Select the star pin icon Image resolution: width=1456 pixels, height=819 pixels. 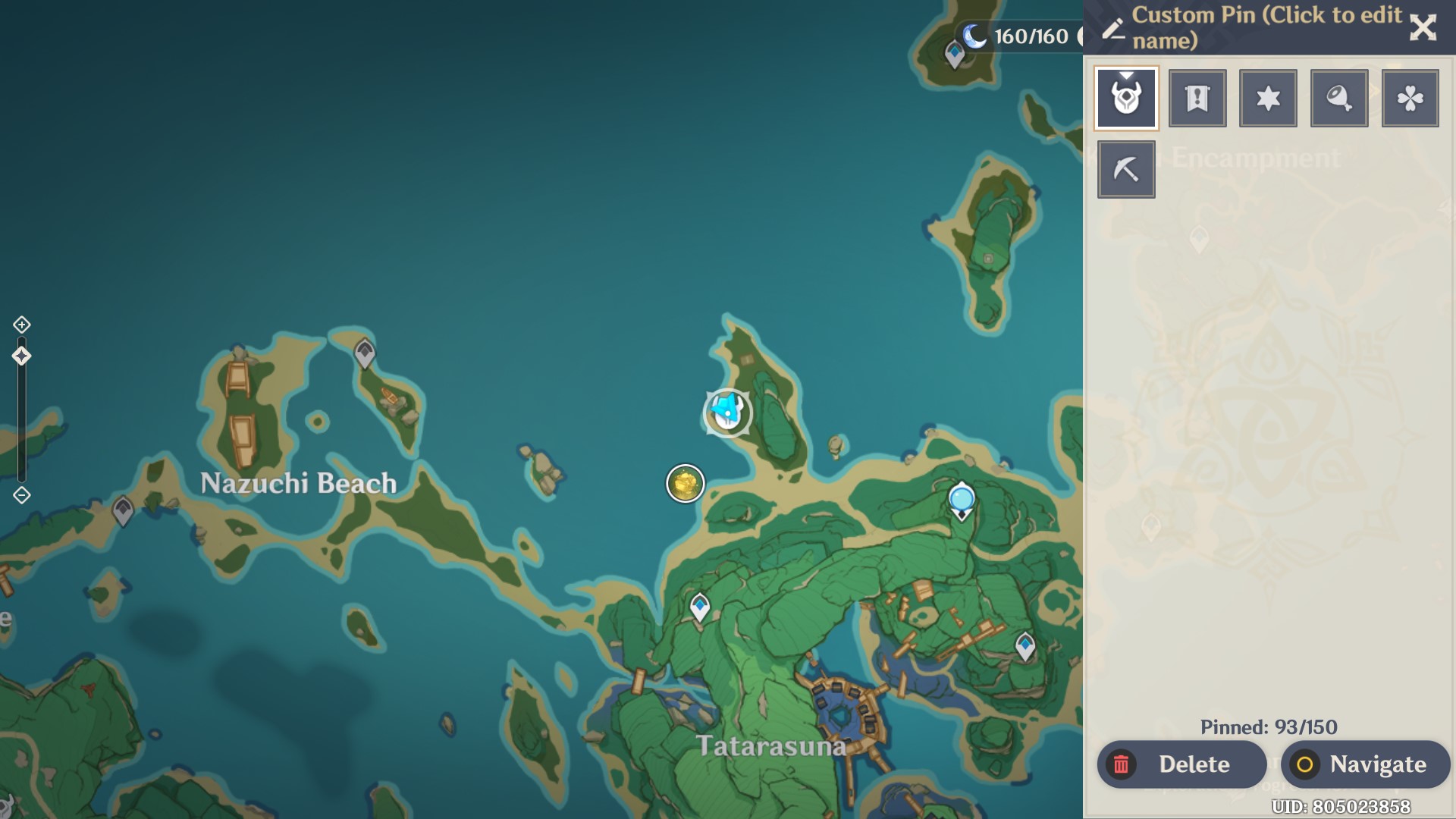pos(1267,97)
